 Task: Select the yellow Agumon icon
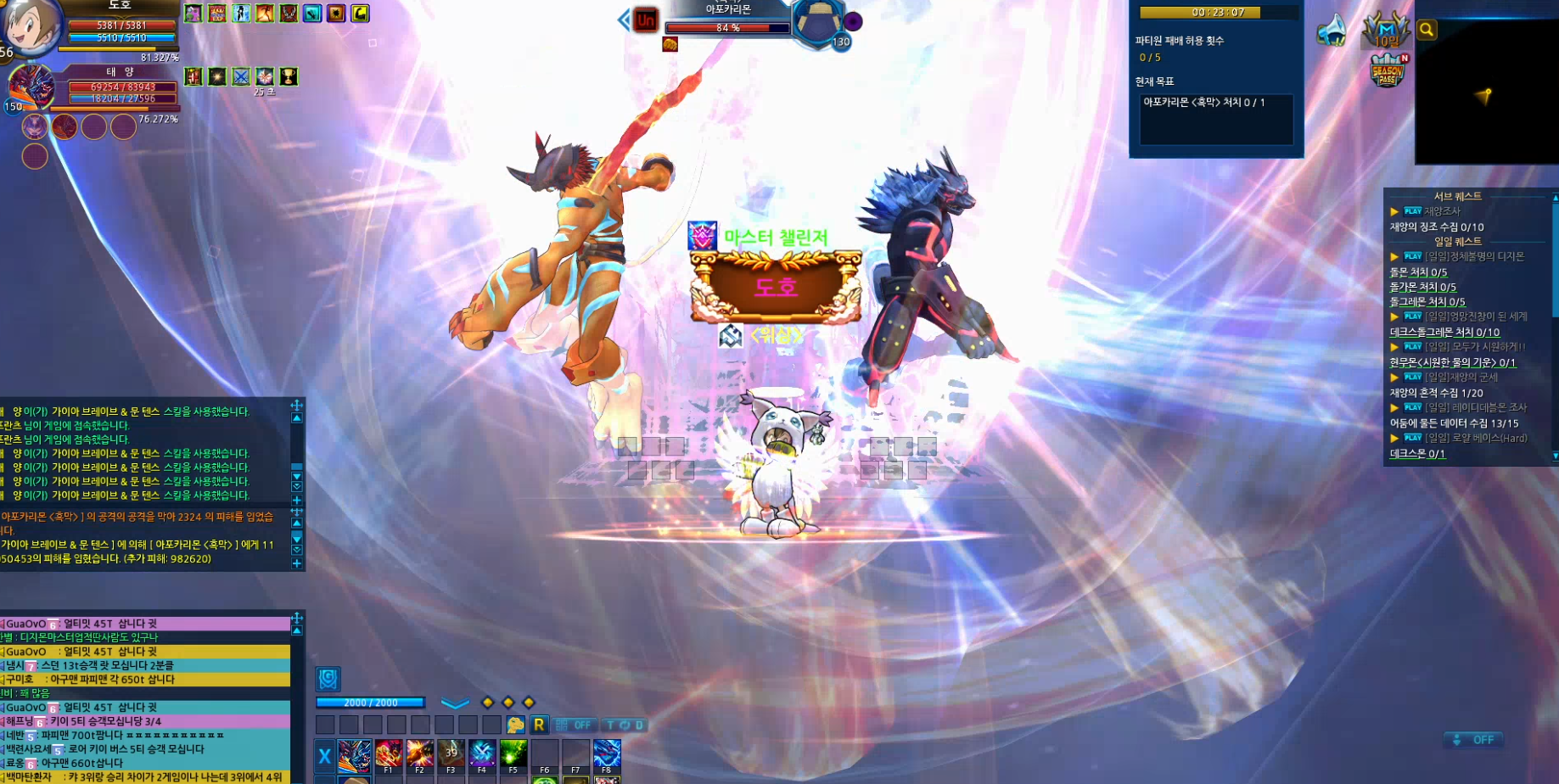[x=515, y=725]
